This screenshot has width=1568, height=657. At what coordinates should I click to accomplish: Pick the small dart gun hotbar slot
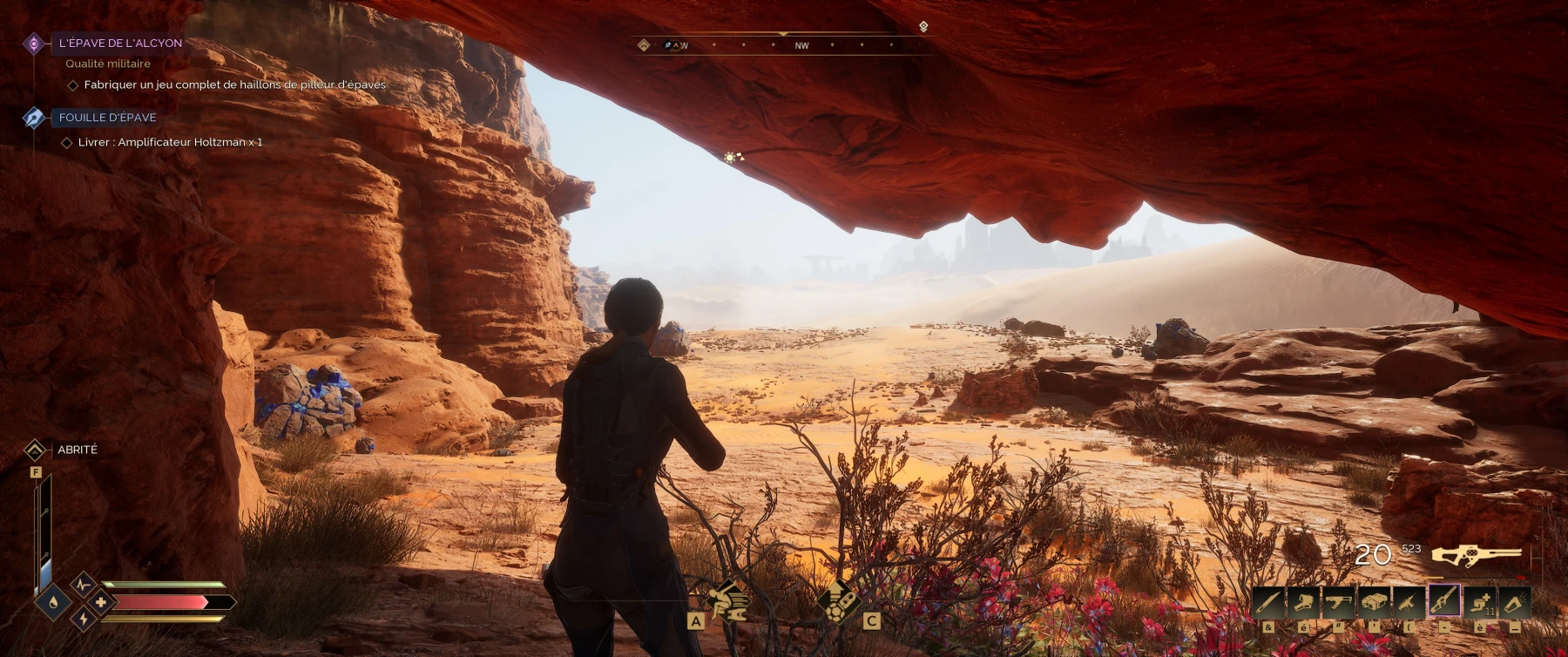[1409, 602]
